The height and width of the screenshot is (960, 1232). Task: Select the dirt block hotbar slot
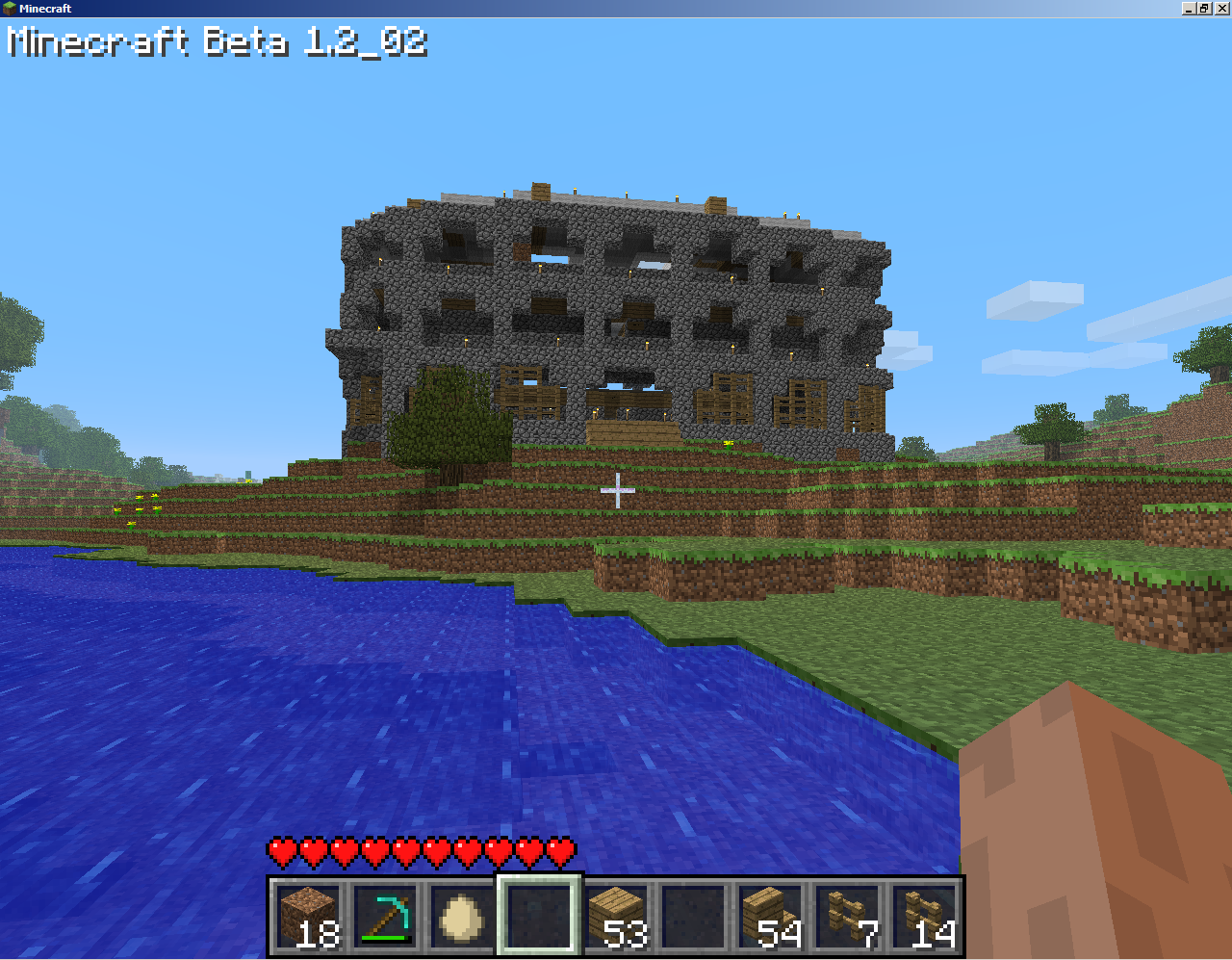309,915
